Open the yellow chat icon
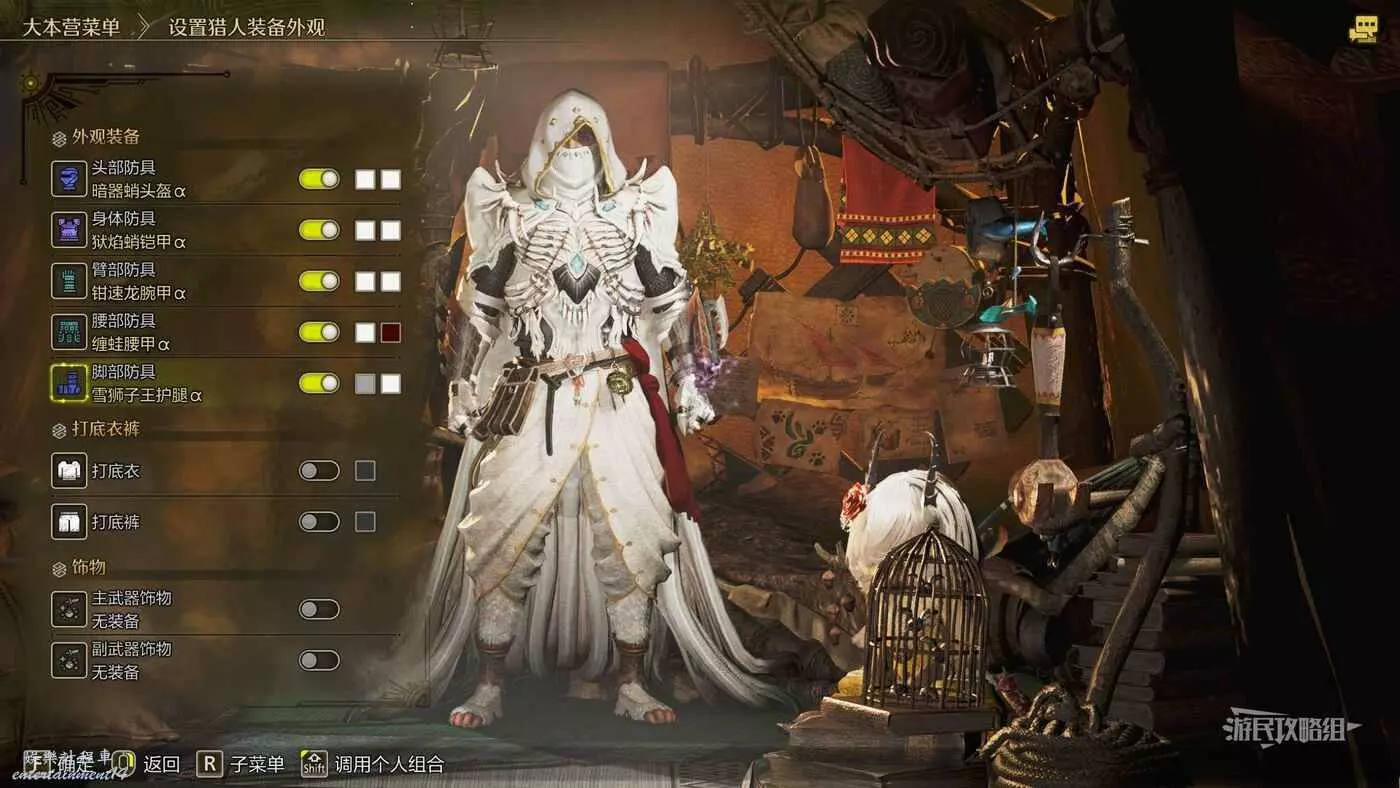The height and width of the screenshot is (788, 1400). [x=1362, y=30]
